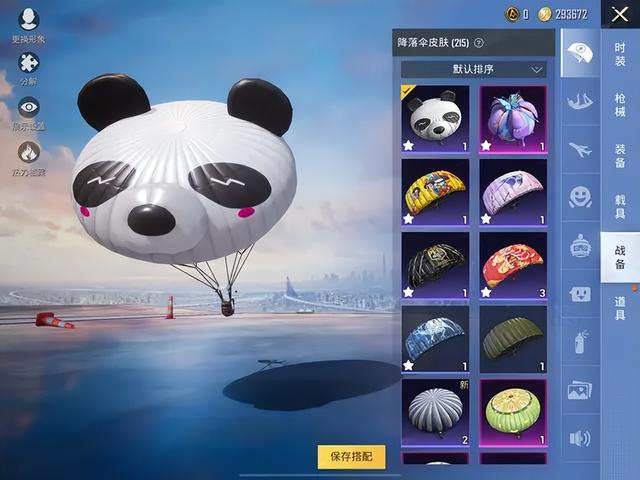The image size is (640, 480).
Task: Open 分解 puzzle piece icon
Action: pos(28,64)
